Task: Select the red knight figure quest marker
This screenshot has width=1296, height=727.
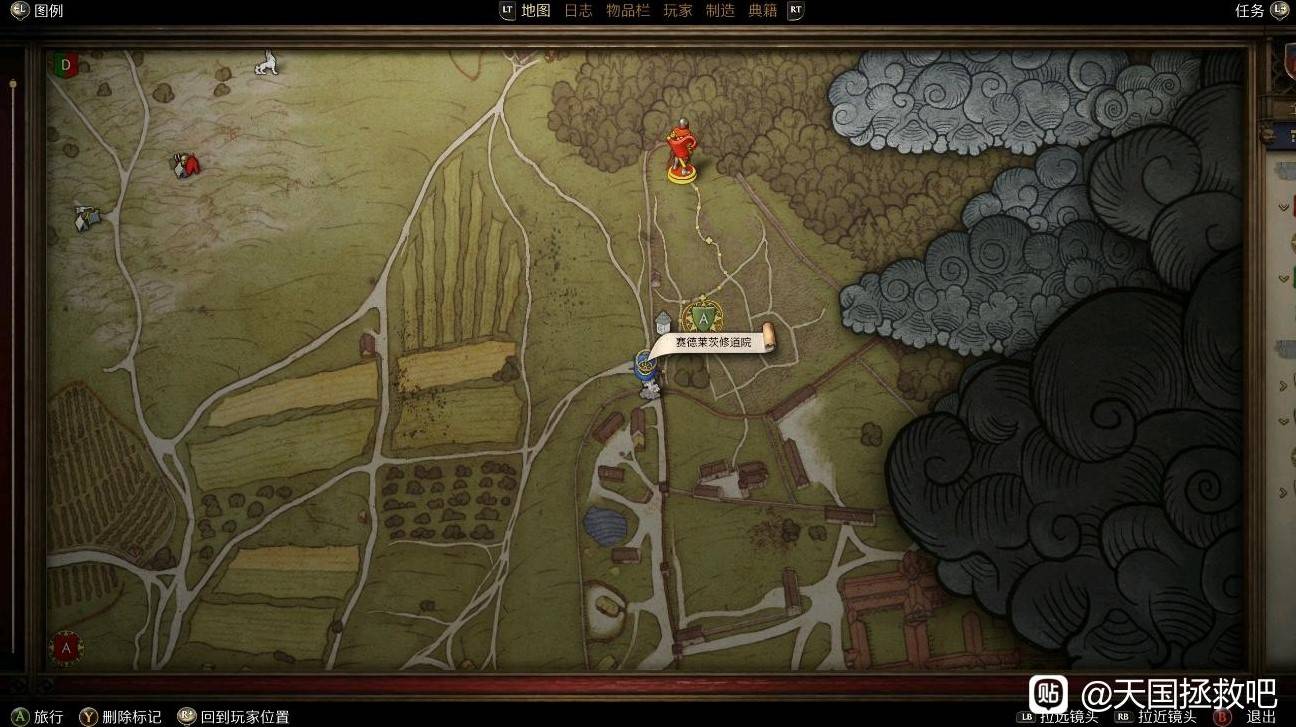Action: pos(682,152)
